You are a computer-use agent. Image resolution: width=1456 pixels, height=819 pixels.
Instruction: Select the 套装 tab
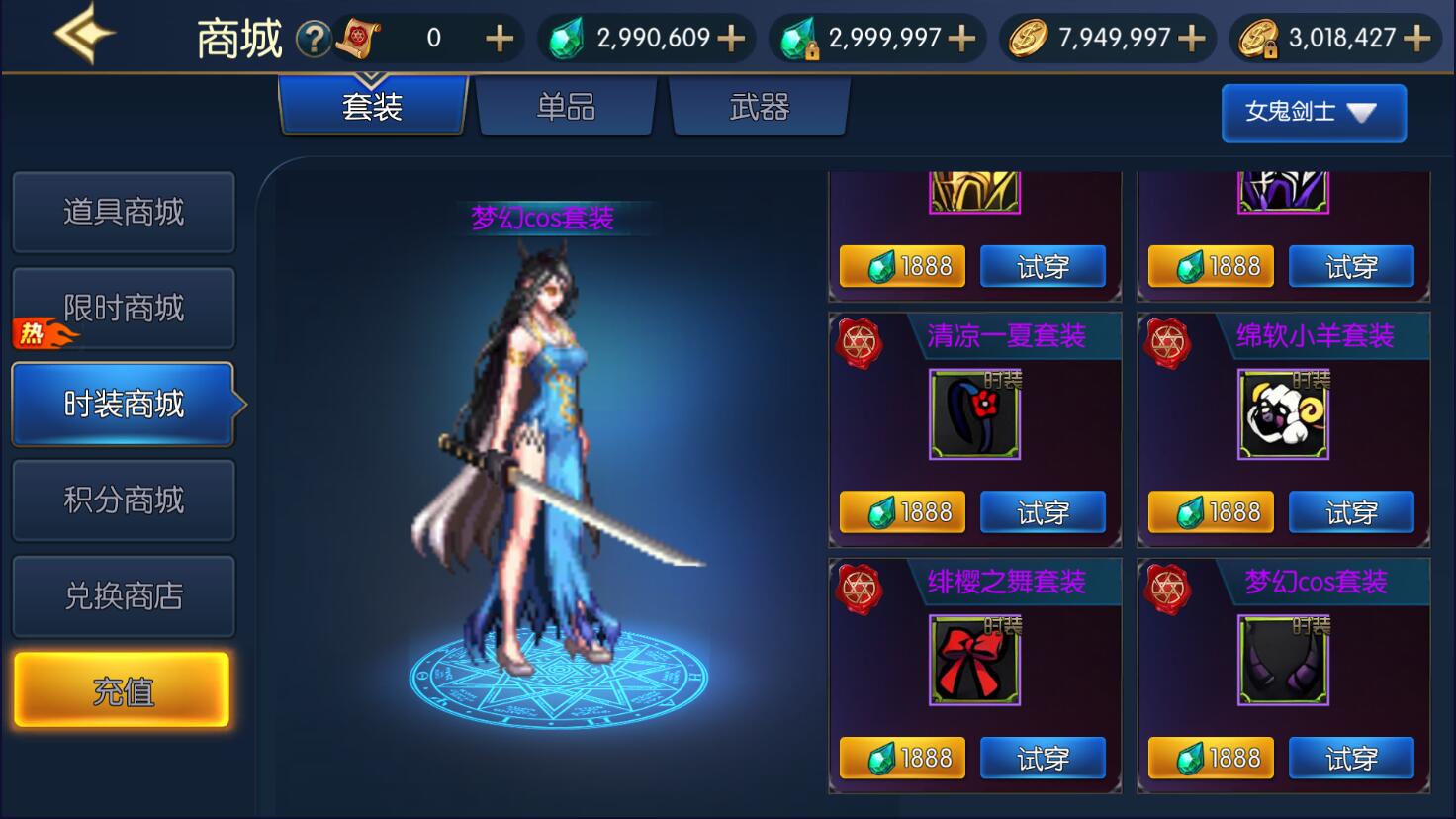click(372, 107)
